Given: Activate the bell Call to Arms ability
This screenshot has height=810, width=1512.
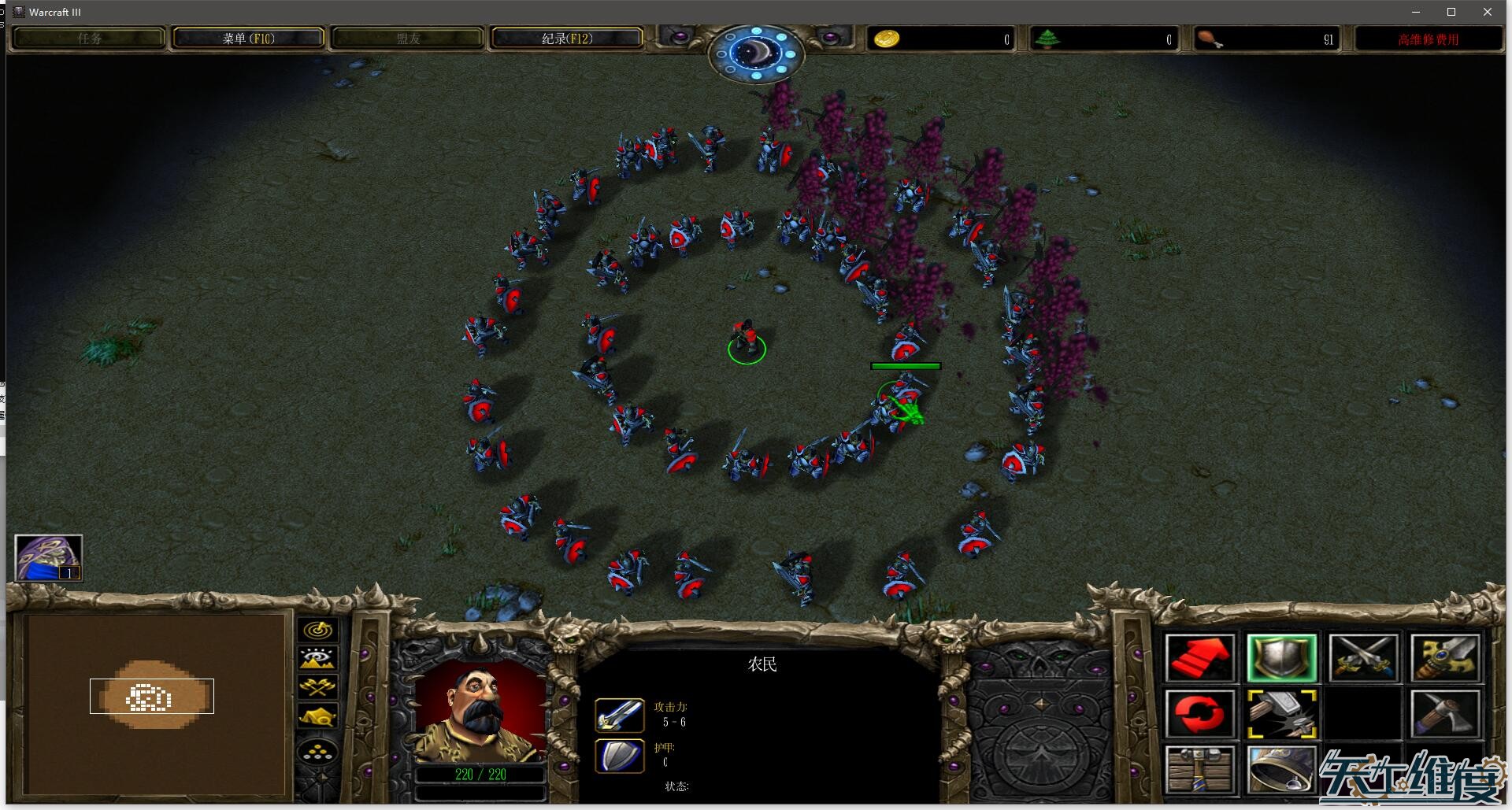Looking at the screenshot, I should 1281,769.
